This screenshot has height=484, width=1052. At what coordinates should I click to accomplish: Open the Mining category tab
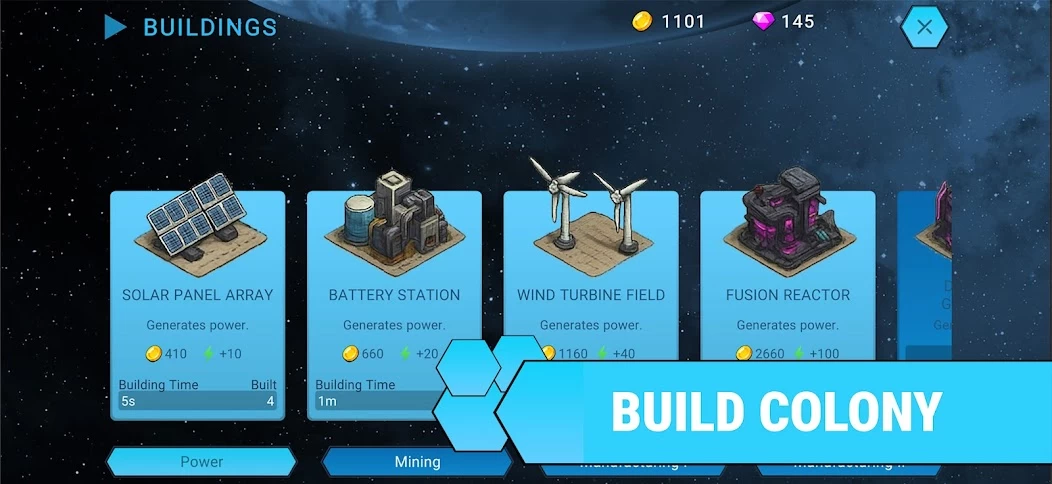click(x=417, y=462)
